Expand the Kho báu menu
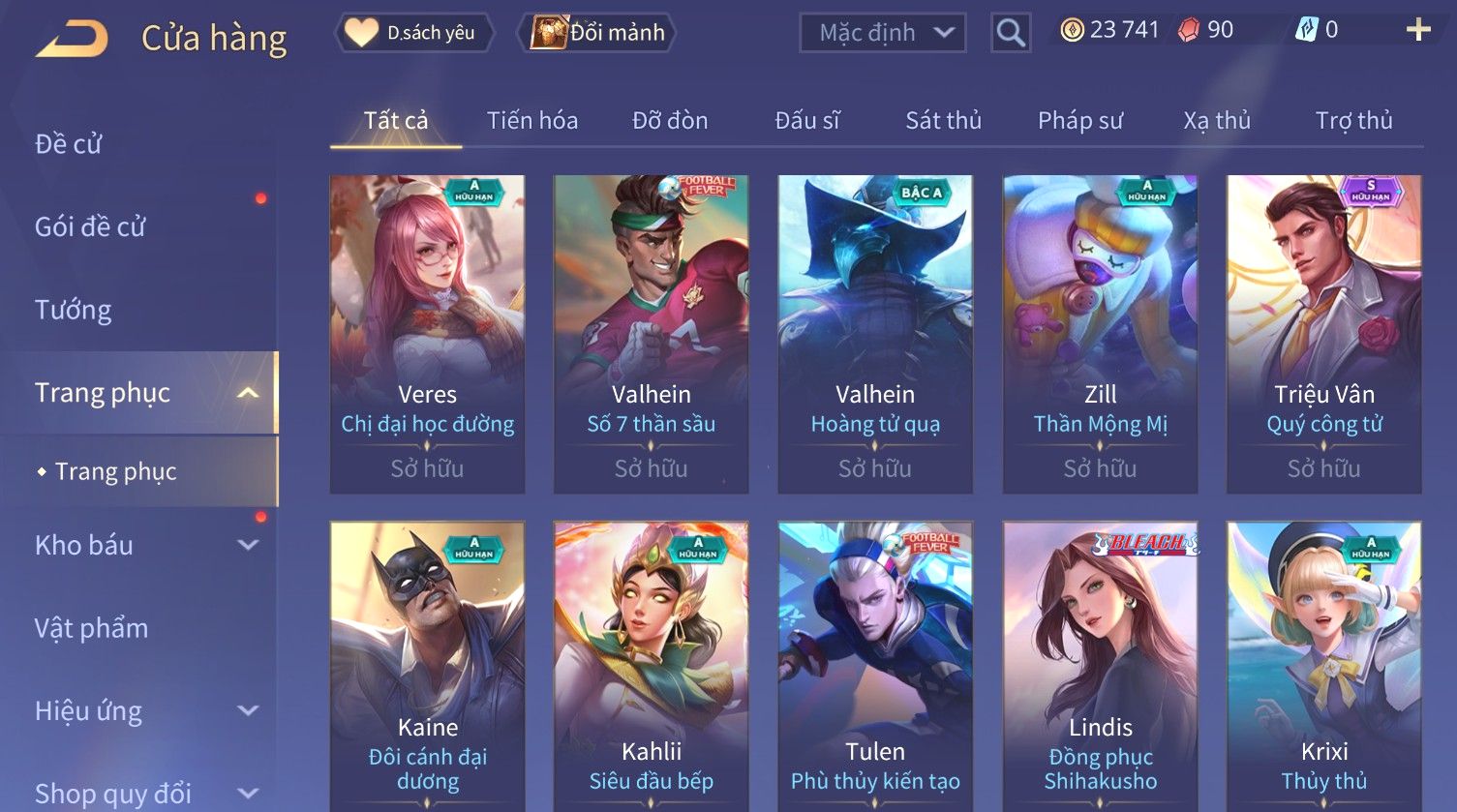 coord(145,545)
